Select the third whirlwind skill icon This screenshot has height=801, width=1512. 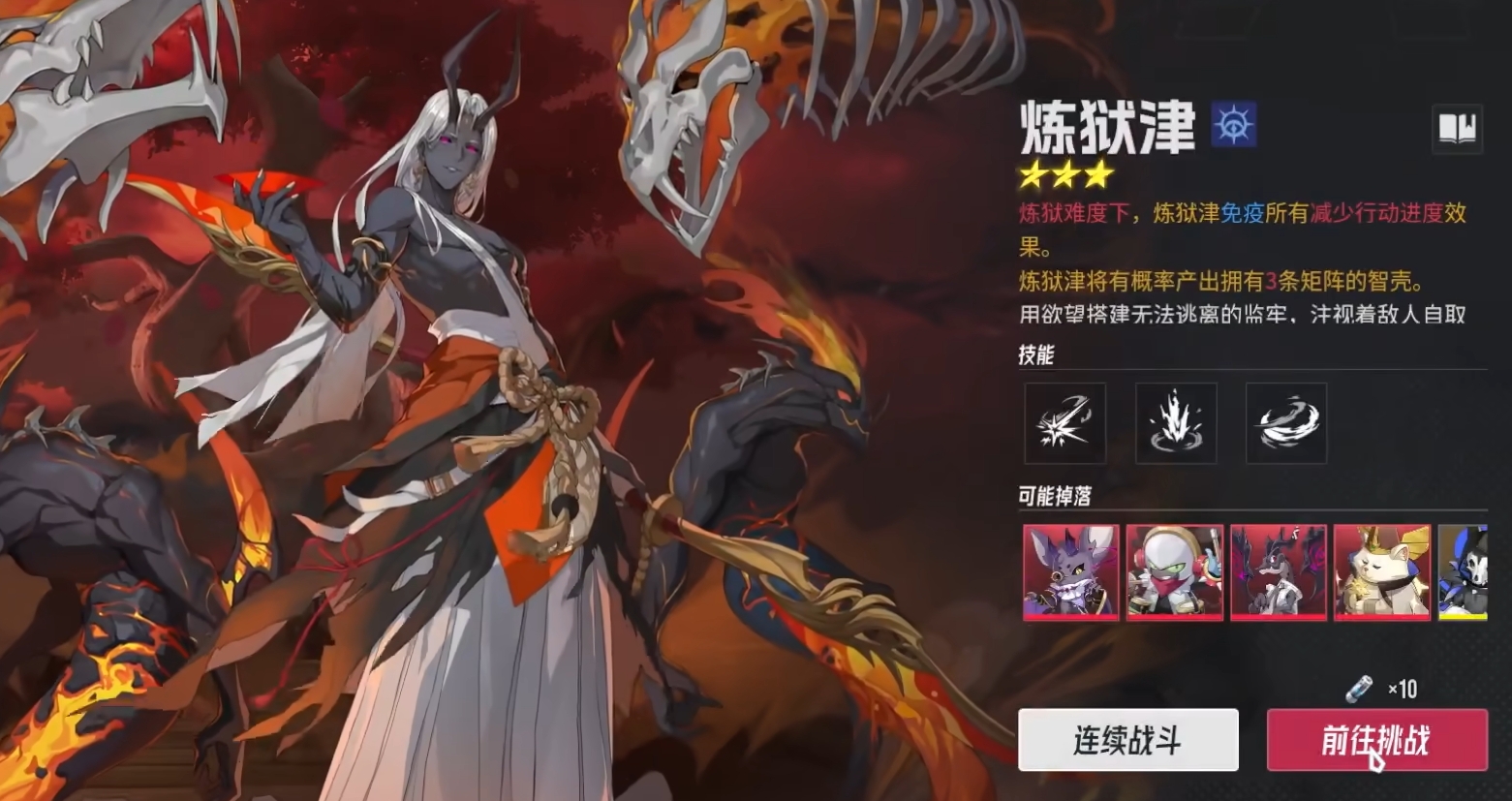click(1285, 423)
